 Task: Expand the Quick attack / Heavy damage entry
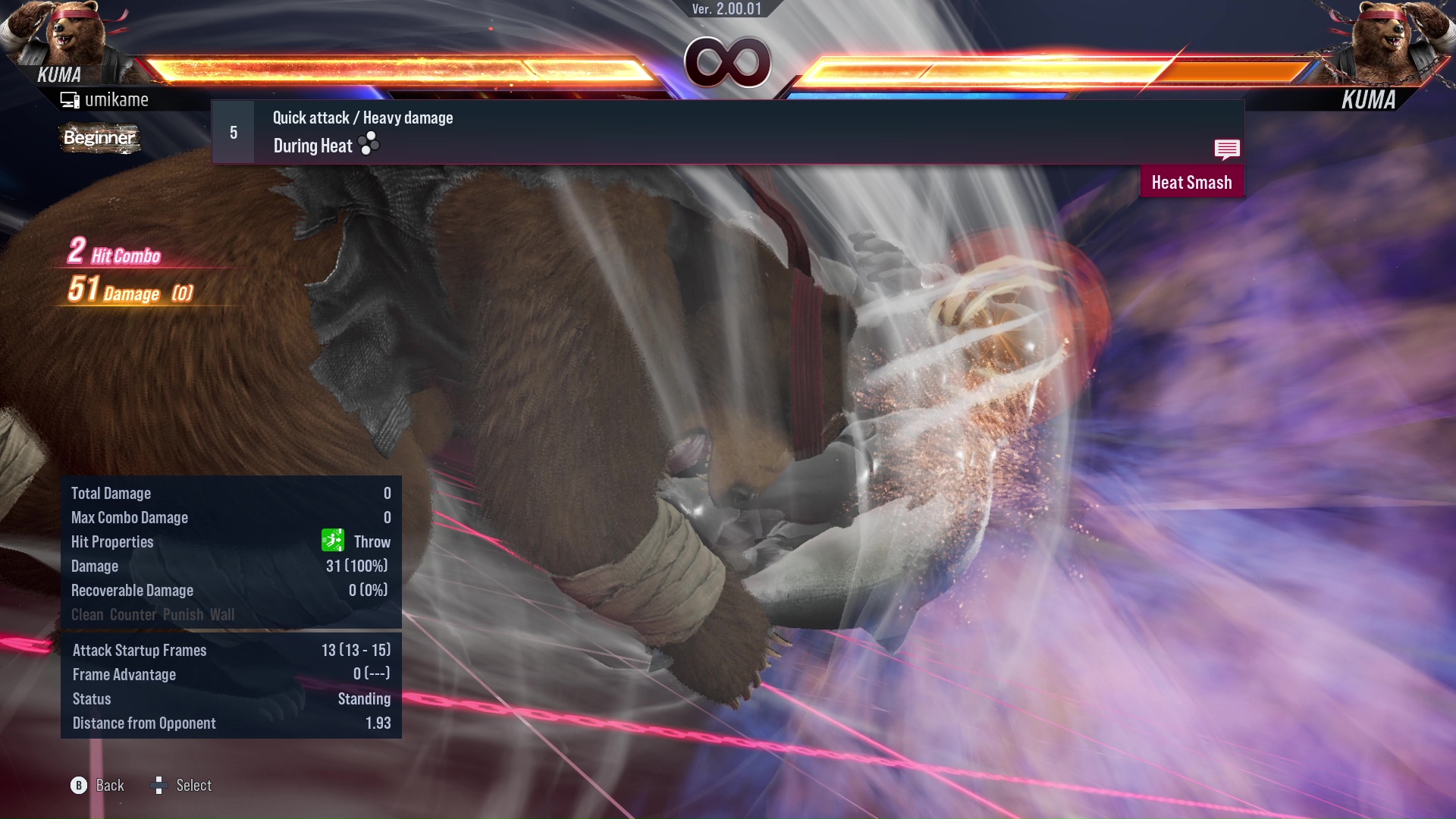point(362,118)
